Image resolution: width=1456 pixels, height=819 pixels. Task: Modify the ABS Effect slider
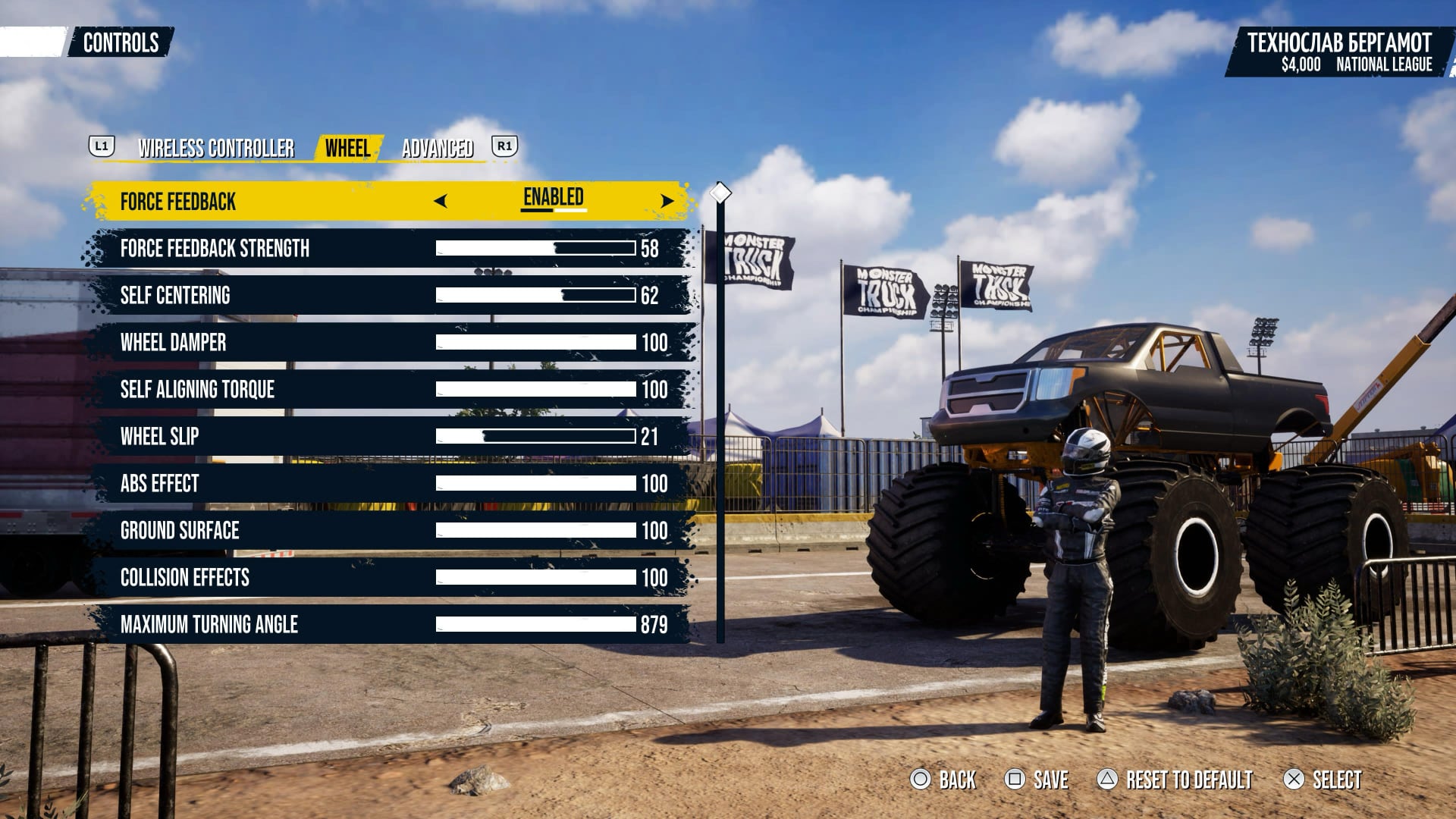tap(535, 483)
